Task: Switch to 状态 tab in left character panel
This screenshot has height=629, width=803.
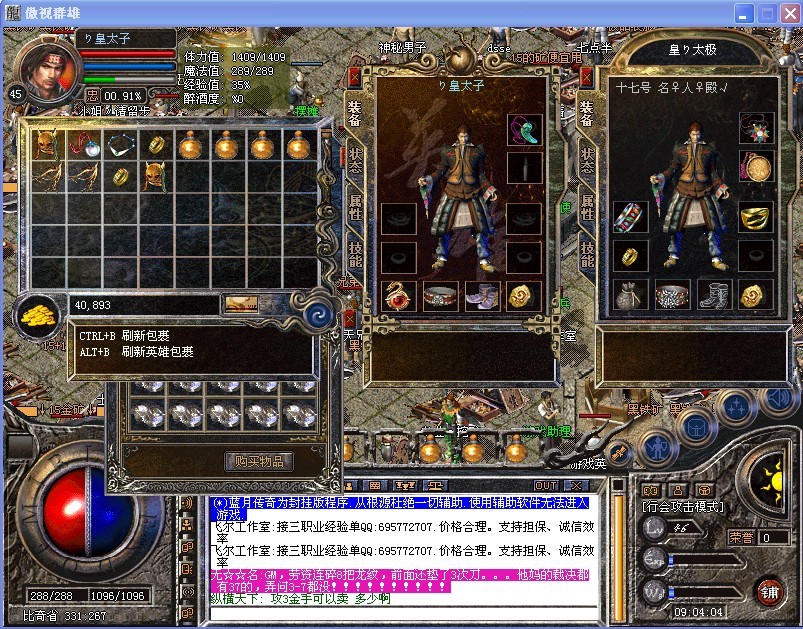Action: 355,163
